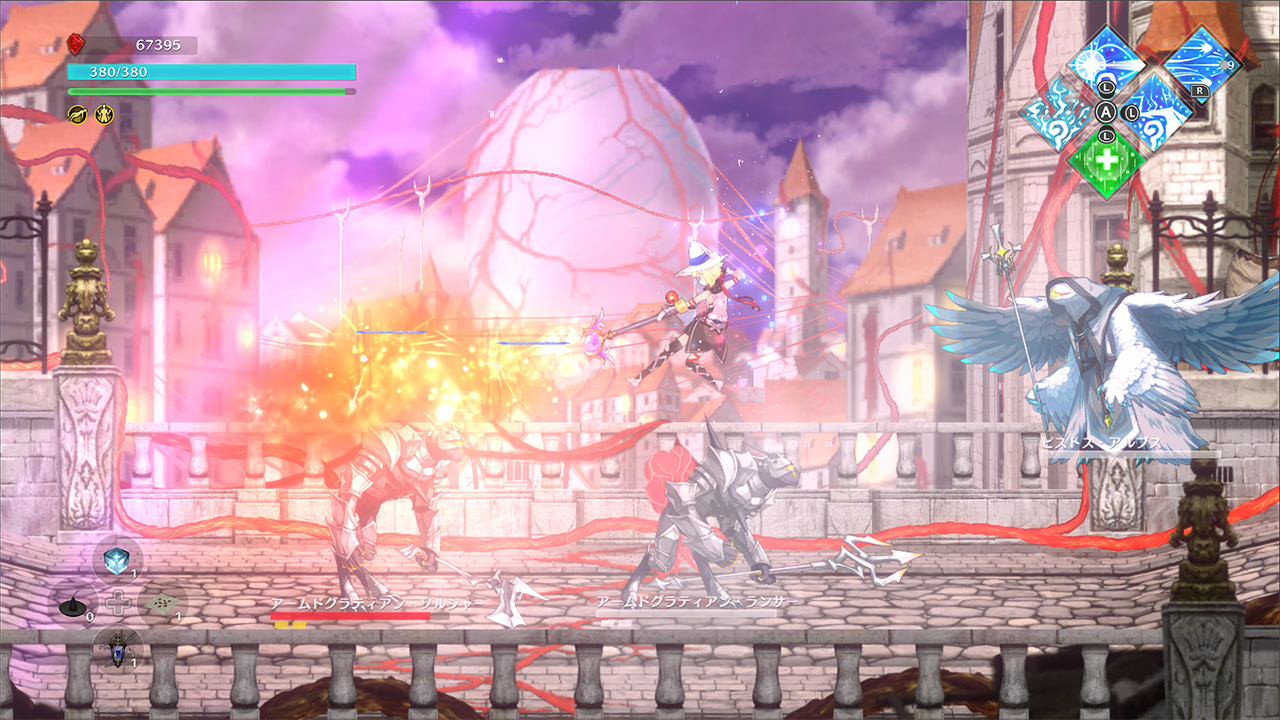Click the red gem currency icon
Viewport: 1280px width, 720px height.
[x=75, y=43]
